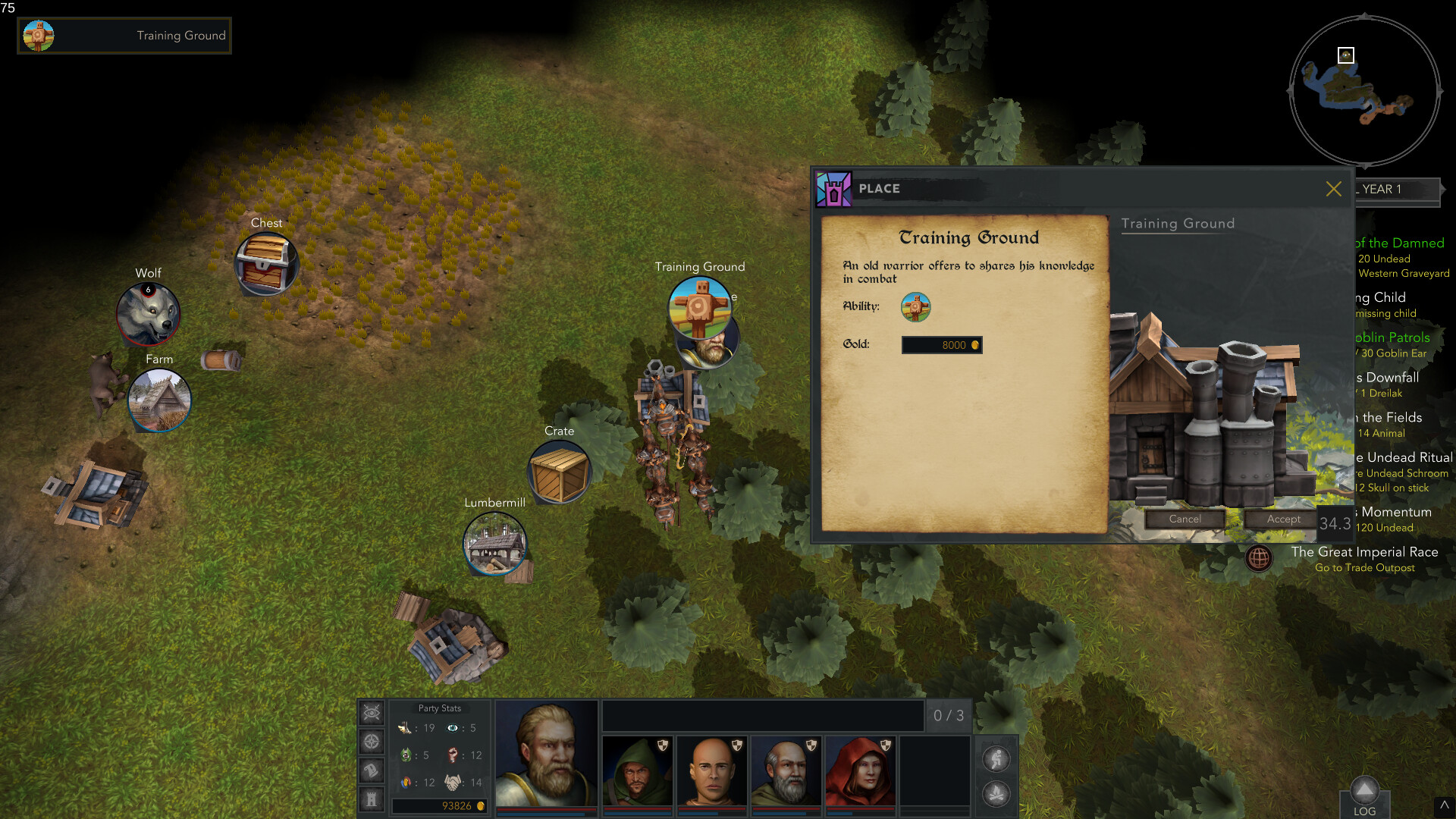
Task: Click the Lumbermill circular marker
Action: tap(495, 545)
